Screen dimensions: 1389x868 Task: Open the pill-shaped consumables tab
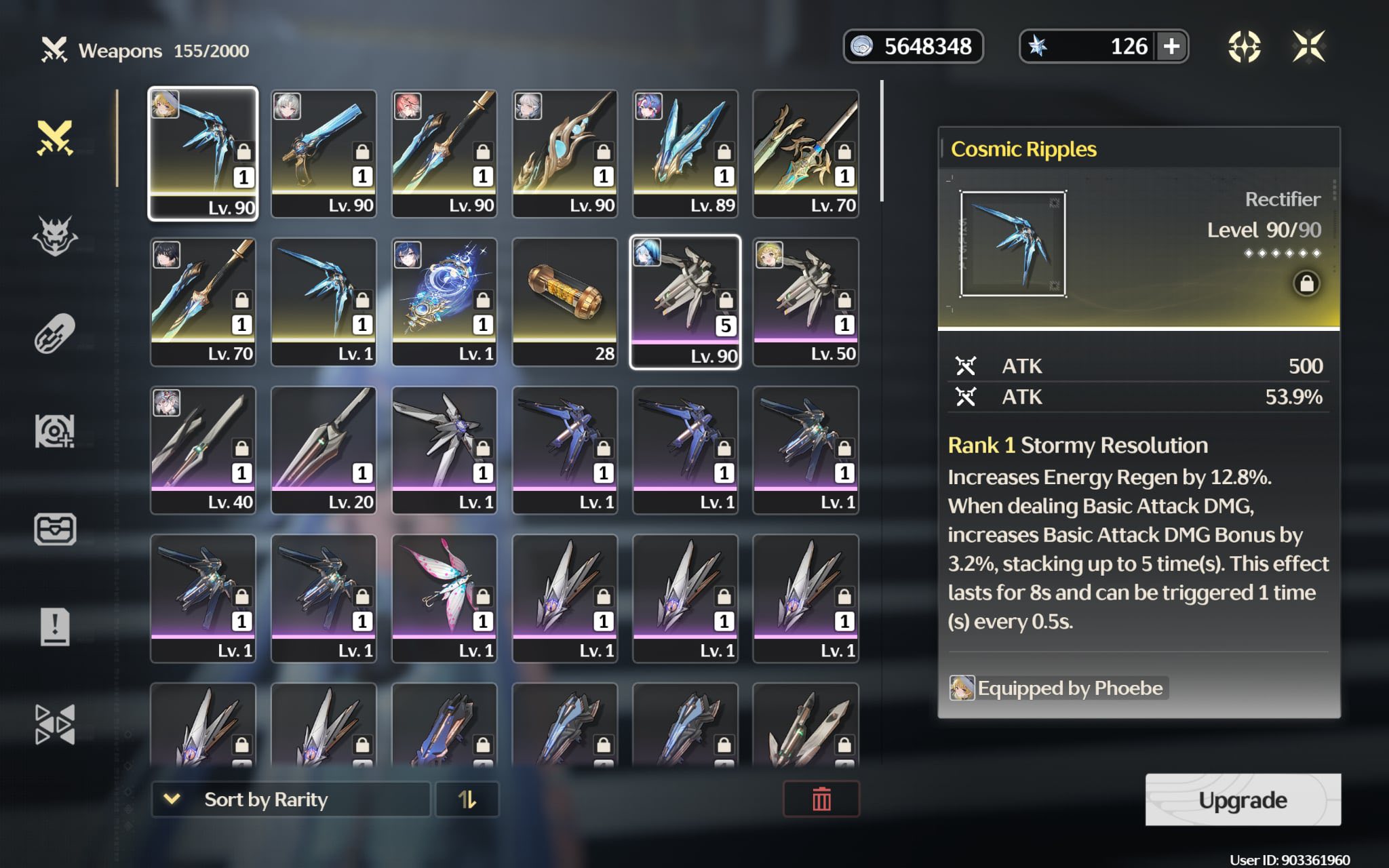pyautogui.click(x=55, y=334)
